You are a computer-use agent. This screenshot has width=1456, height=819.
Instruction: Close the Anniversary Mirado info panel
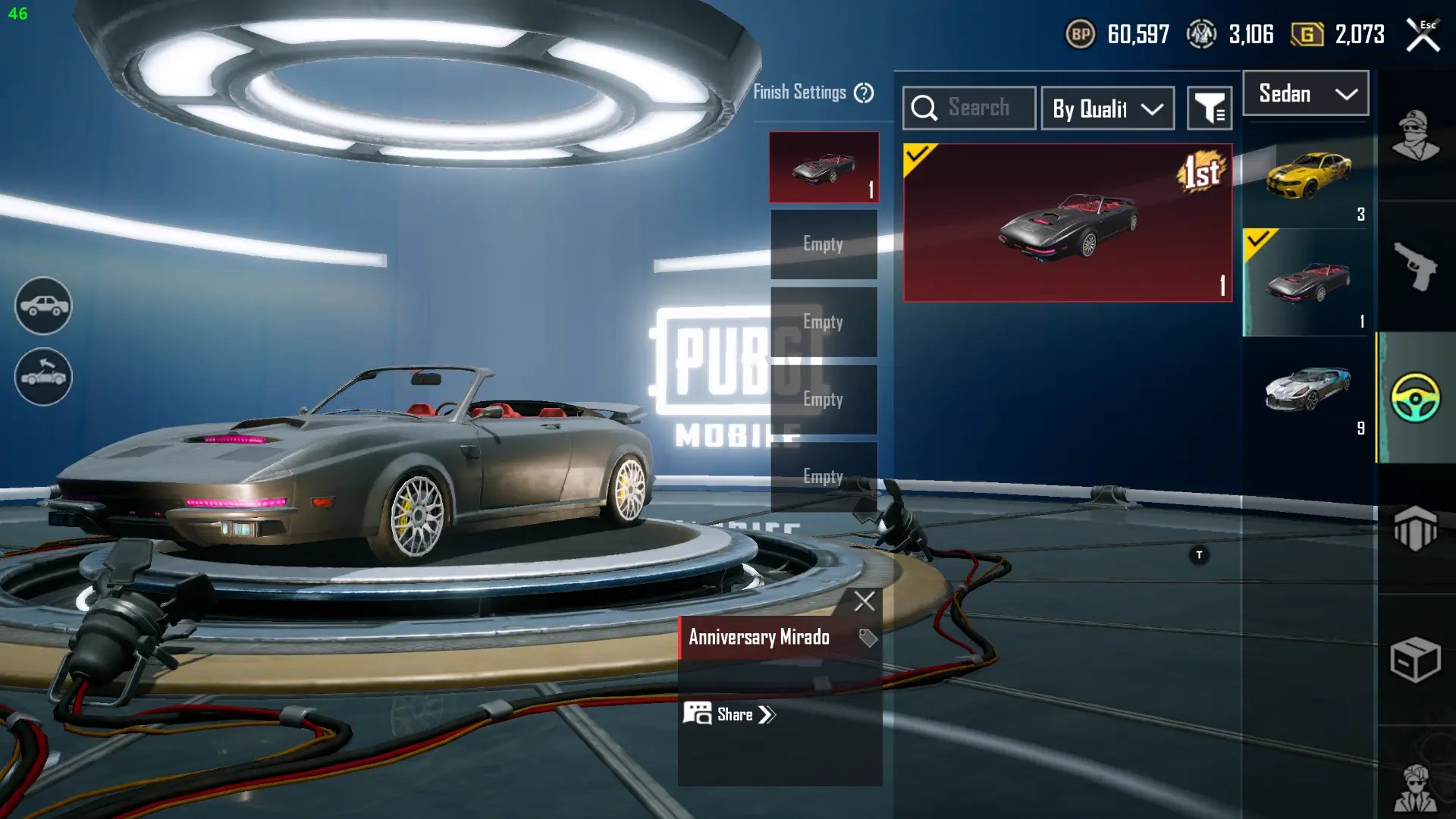[864, 601]
